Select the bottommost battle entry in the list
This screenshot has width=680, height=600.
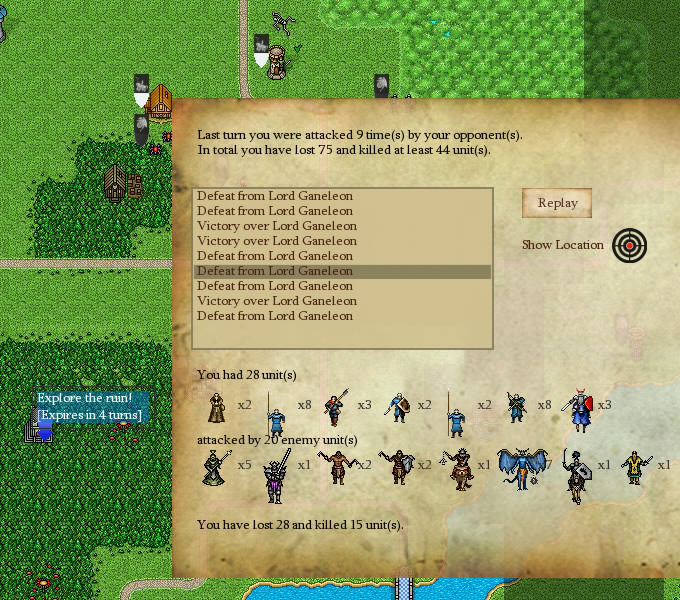[x=275, y=316]
